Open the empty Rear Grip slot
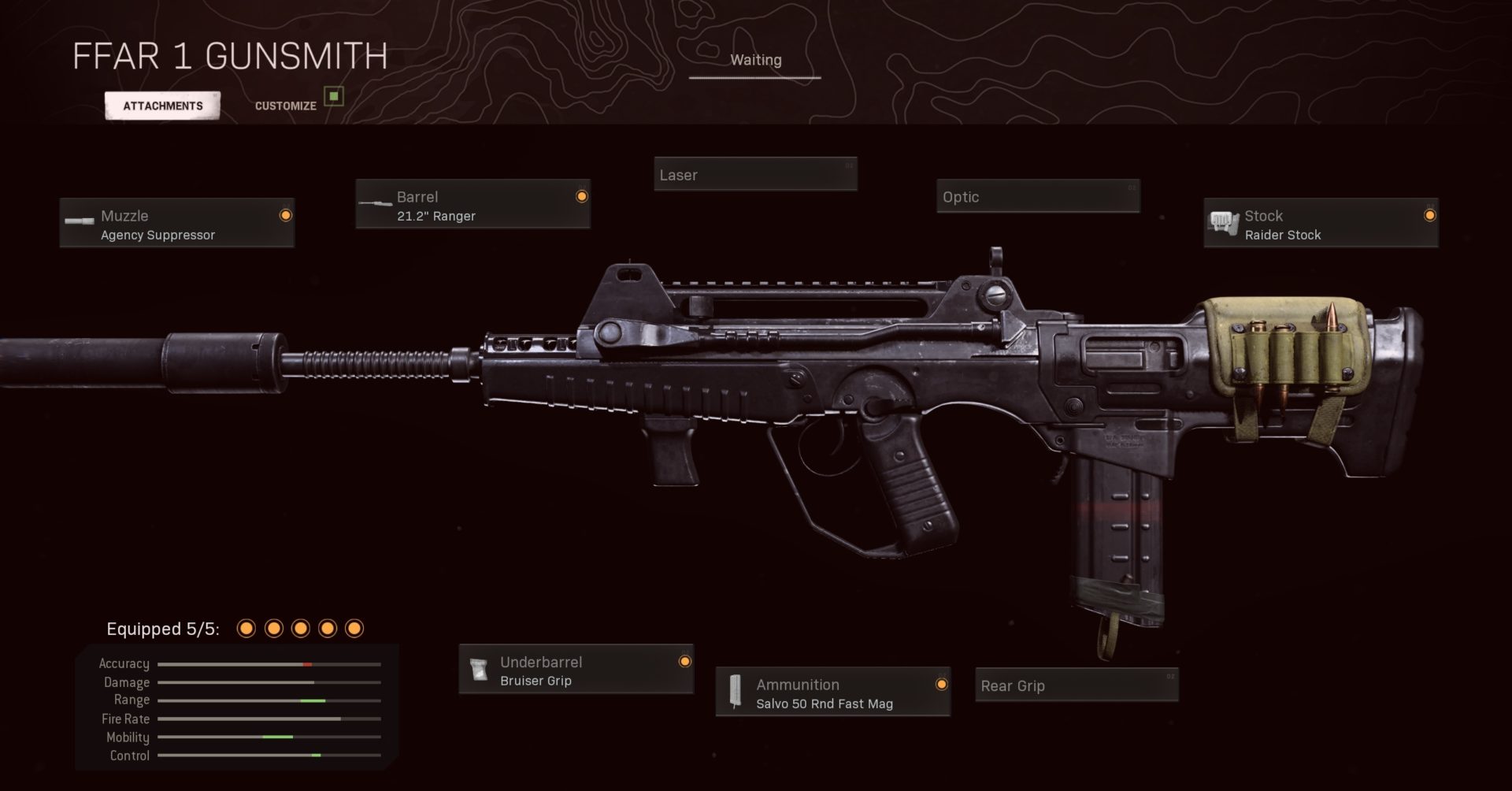 click(x=1076, y=686)
